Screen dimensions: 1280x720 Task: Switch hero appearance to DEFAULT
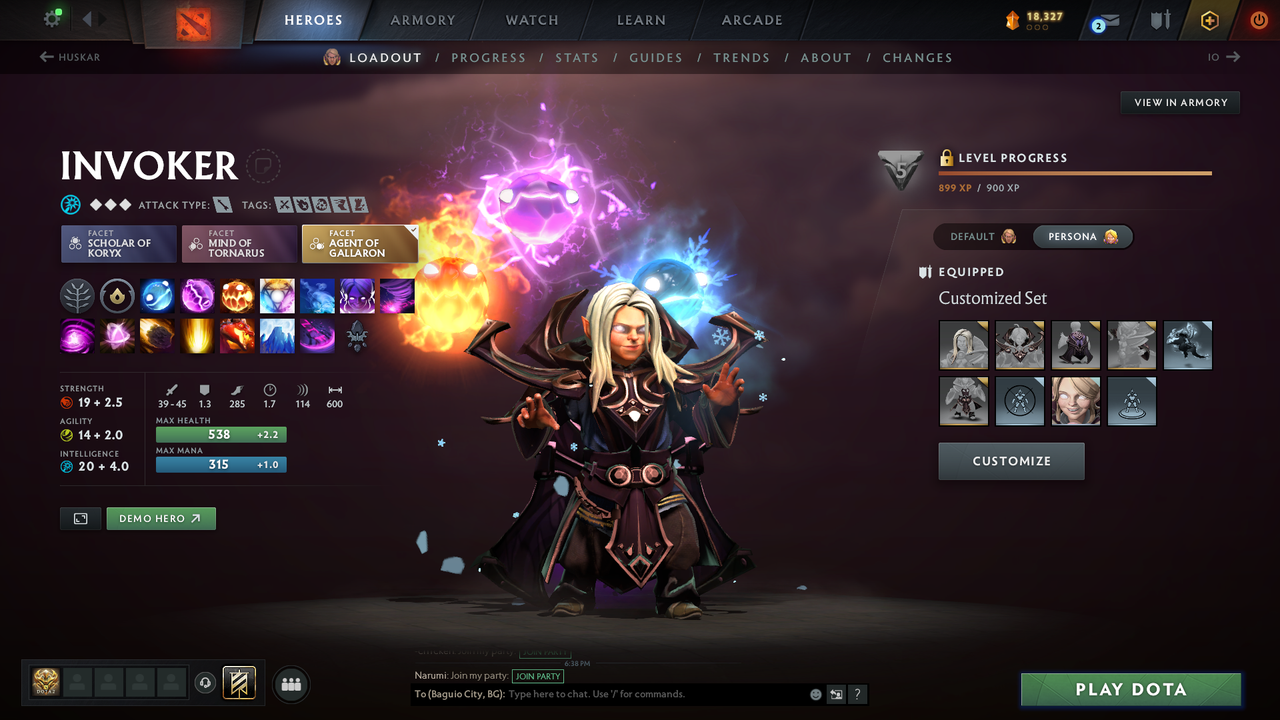pyautogui.click(x=978, y=236)
